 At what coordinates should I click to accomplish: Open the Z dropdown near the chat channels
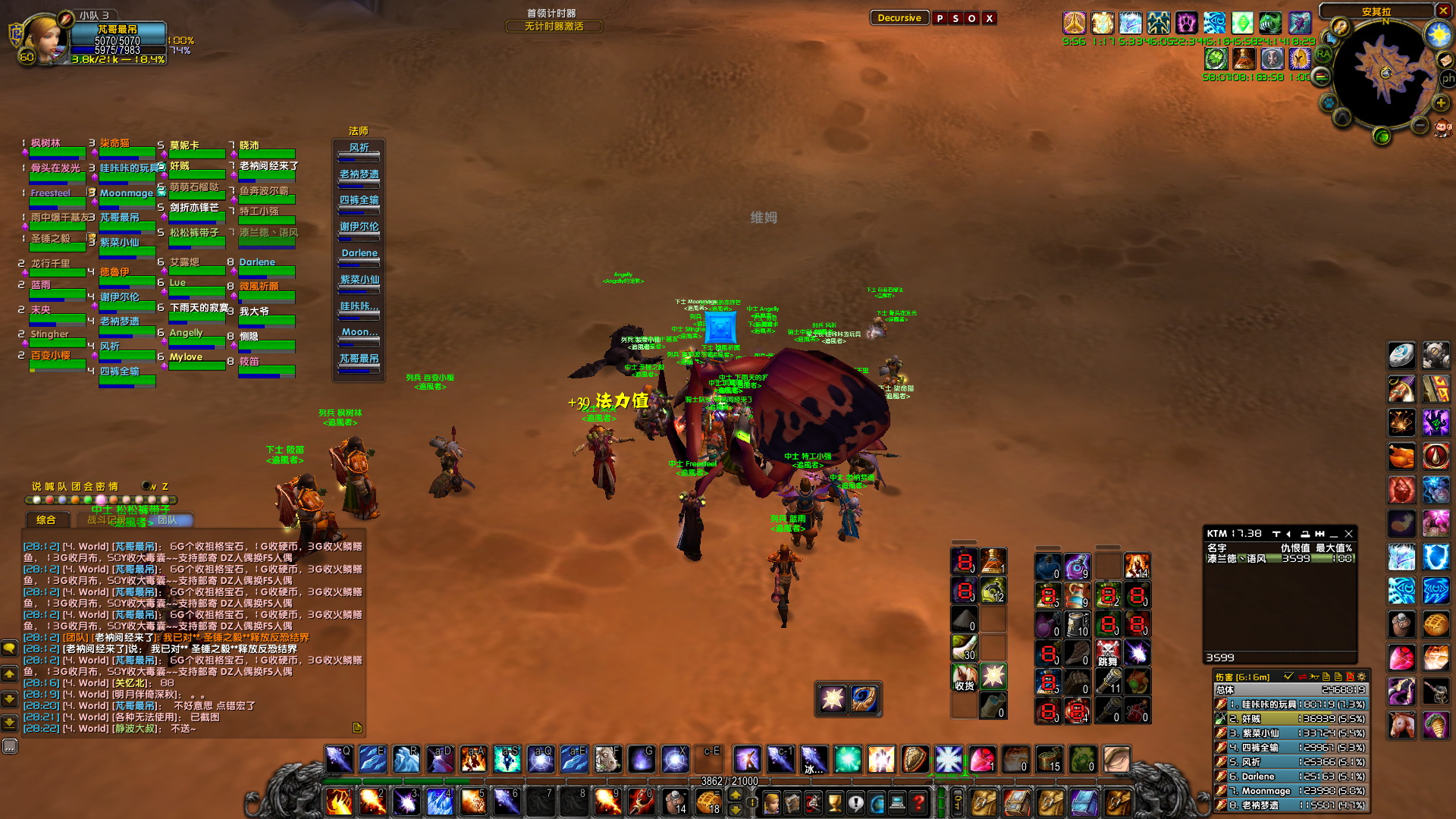pos(165,486)
